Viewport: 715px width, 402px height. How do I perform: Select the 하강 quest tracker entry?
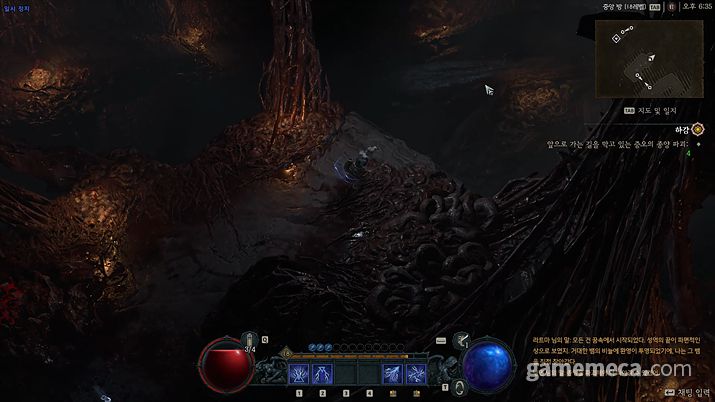tap(683, 128)
